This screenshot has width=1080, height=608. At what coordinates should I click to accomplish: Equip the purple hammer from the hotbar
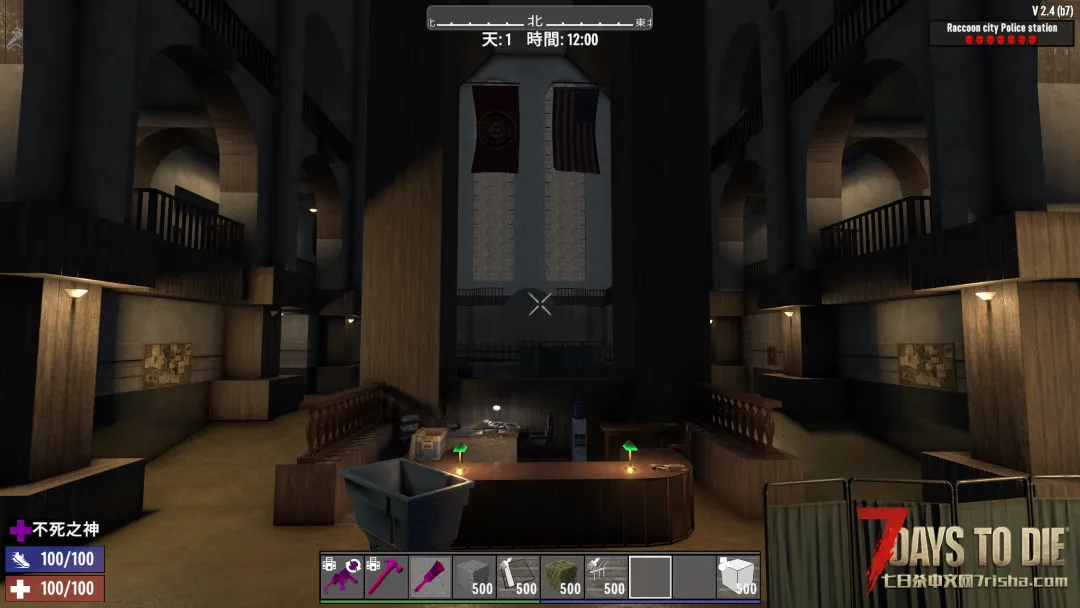386,577
